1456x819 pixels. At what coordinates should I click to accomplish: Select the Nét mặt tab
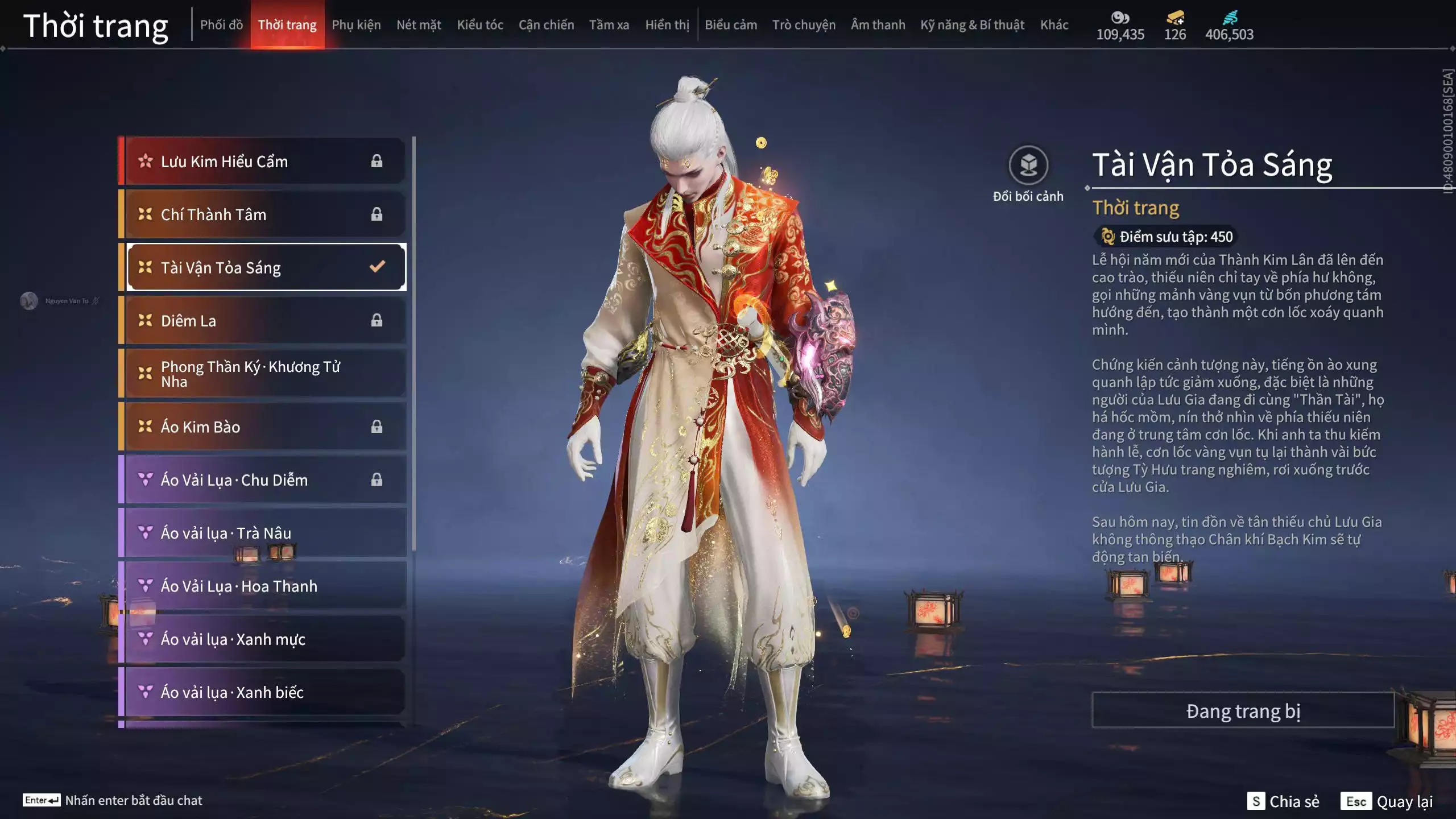[419, 25]
